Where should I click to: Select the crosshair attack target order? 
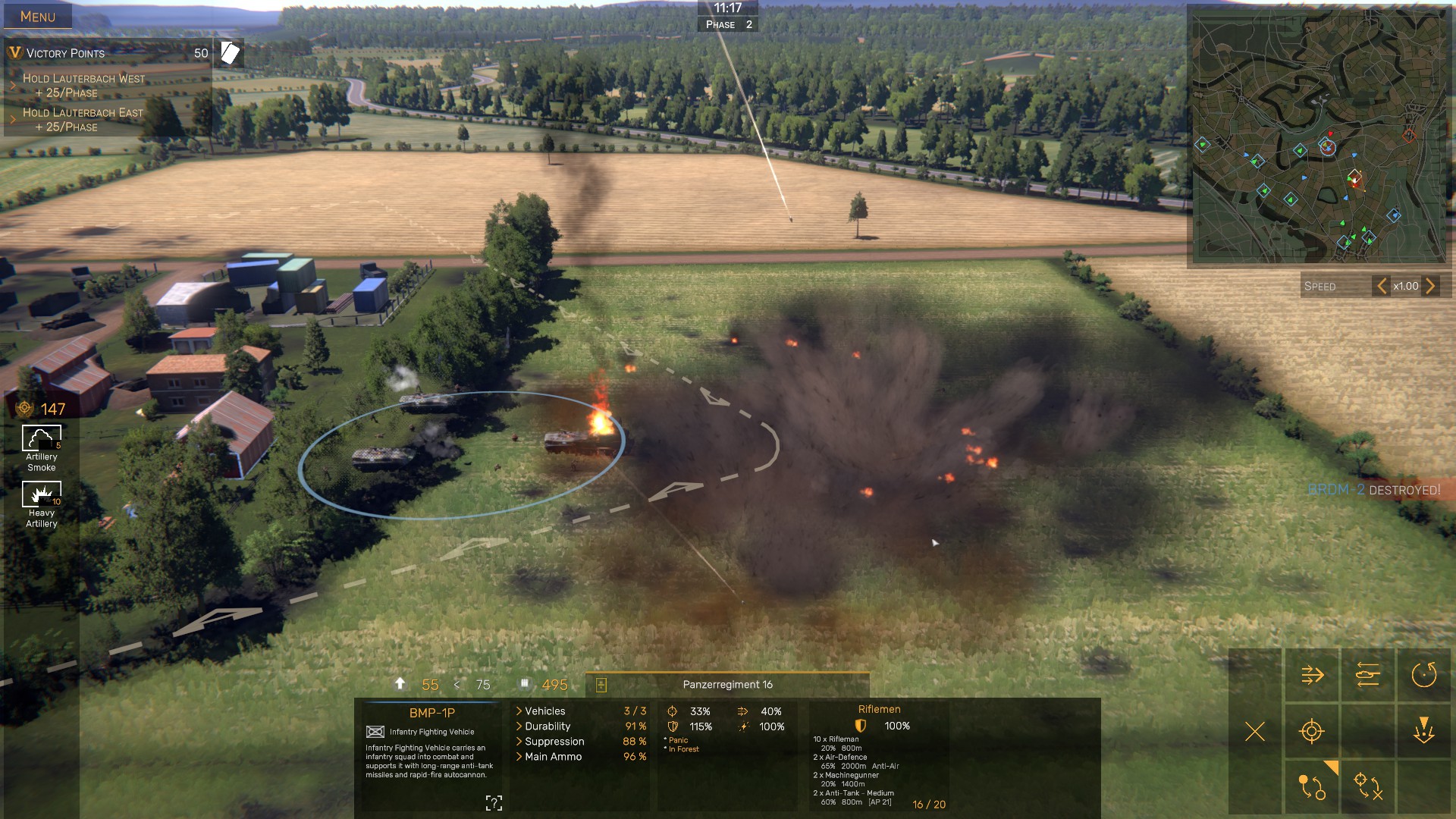(x=1312, y=731)
